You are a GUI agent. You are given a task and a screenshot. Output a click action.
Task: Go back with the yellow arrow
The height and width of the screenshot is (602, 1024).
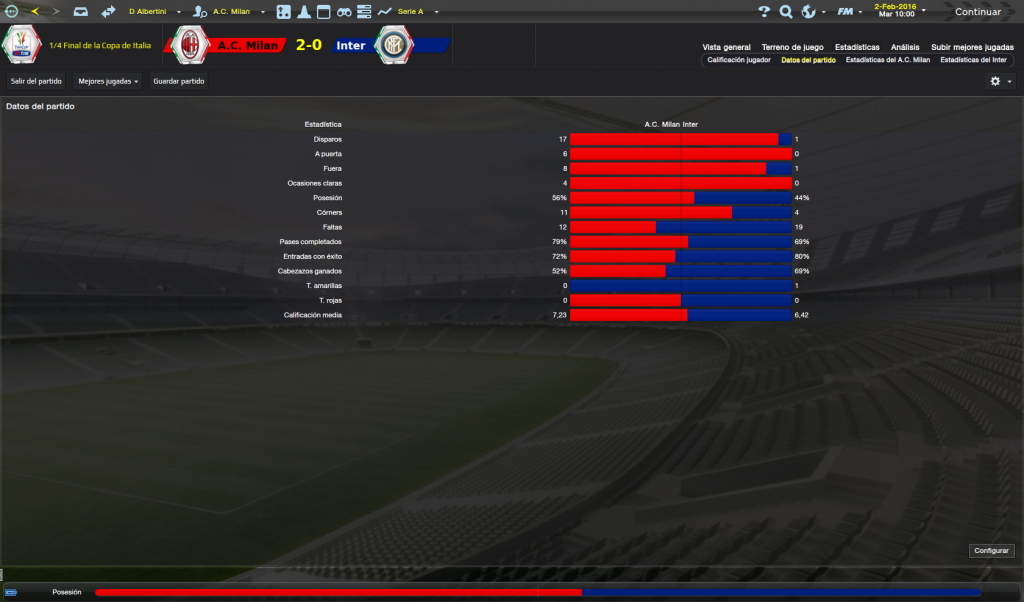click(34, 12)
